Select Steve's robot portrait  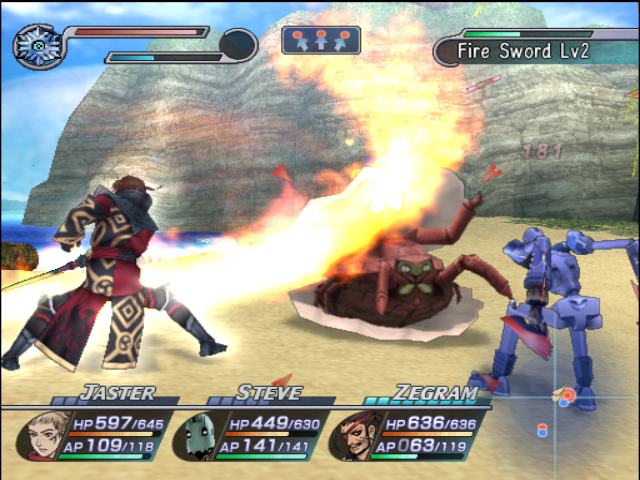pos(202,434)
